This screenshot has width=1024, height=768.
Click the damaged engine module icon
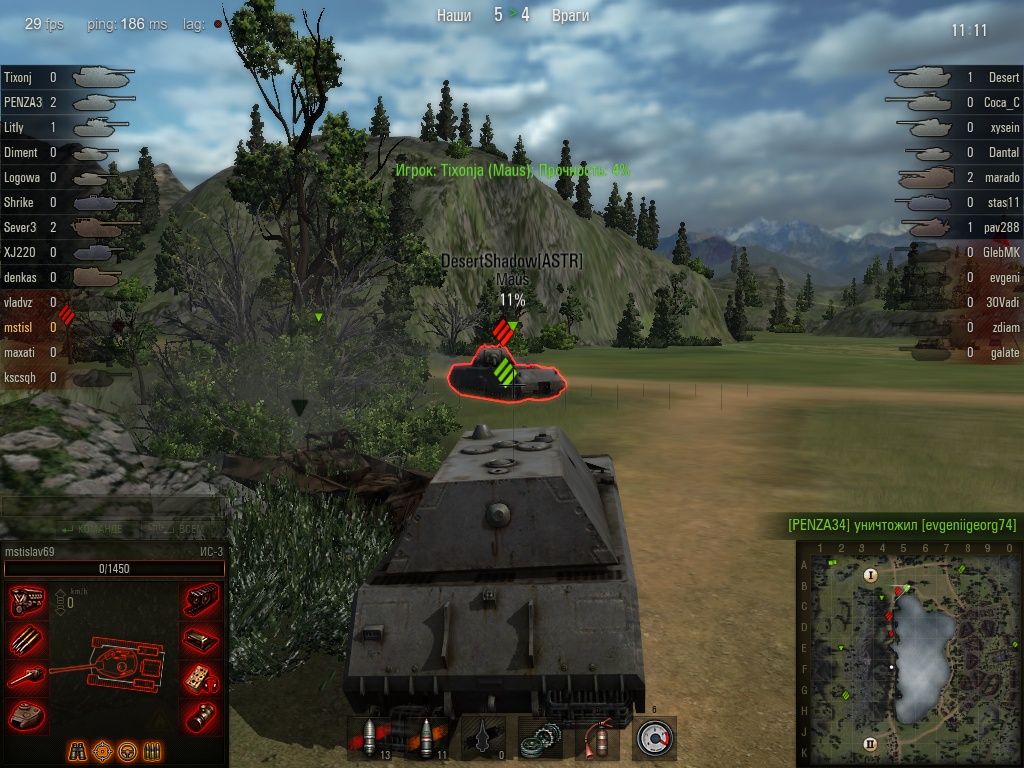click(x=26, y=601)
